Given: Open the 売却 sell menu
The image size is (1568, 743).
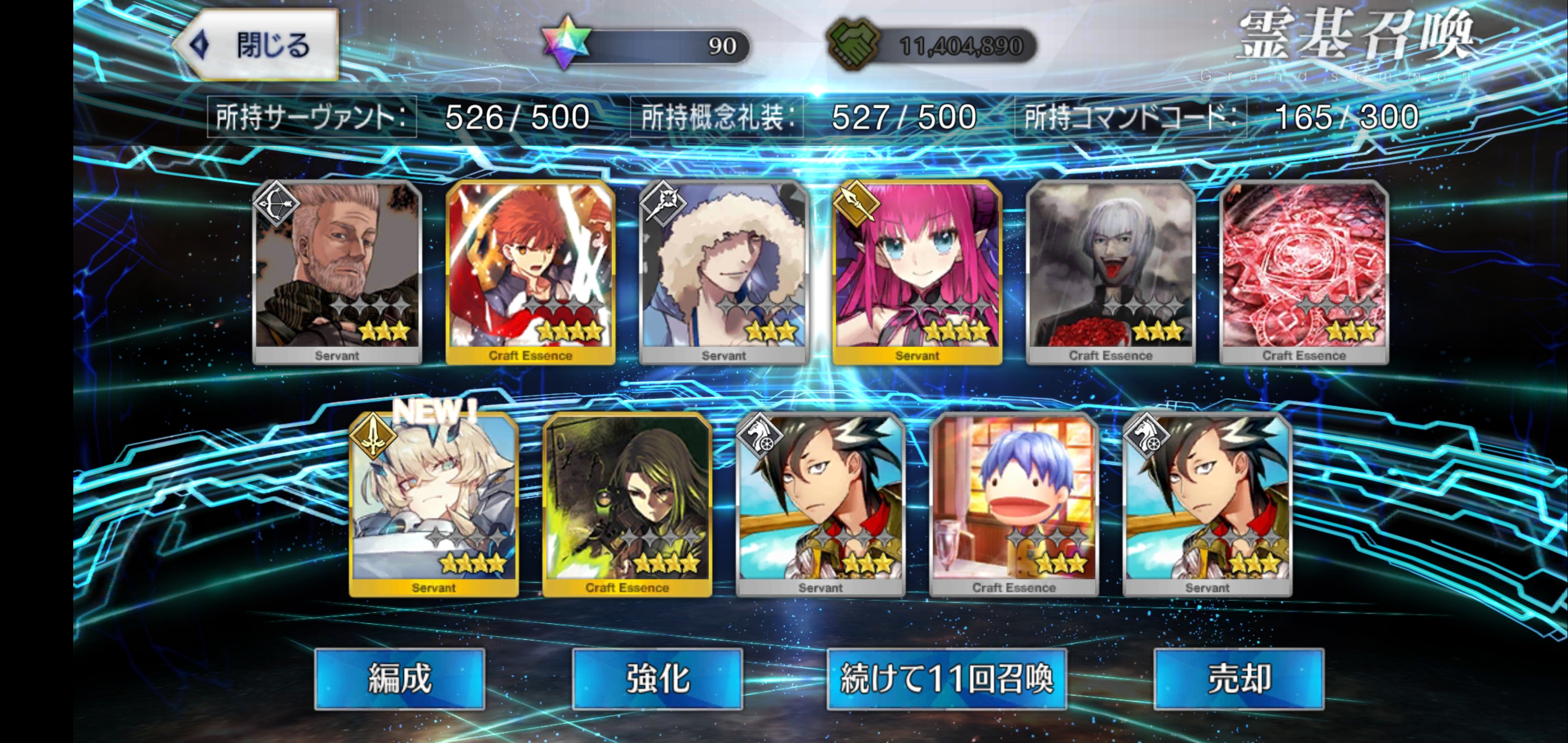Looking at the screenshot, I should click(1239, 679).
